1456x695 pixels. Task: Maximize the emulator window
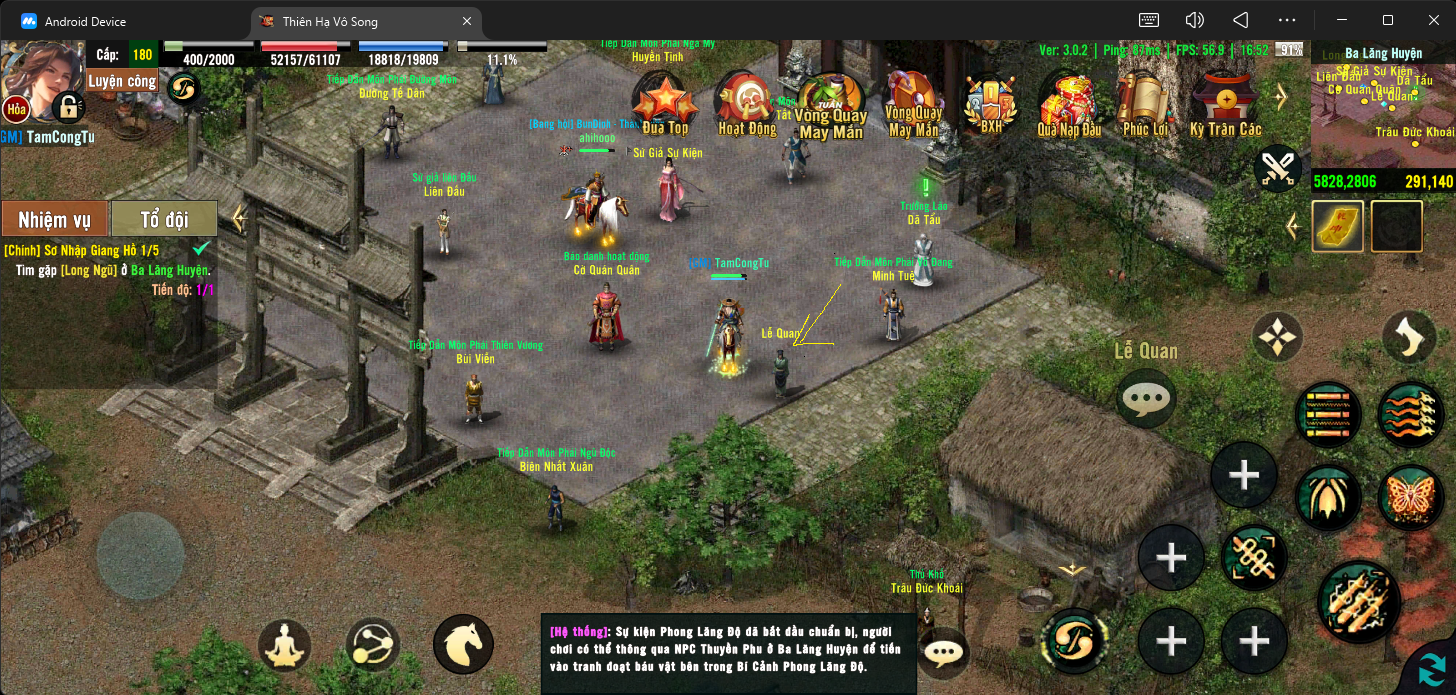[x=1388, y=20]
